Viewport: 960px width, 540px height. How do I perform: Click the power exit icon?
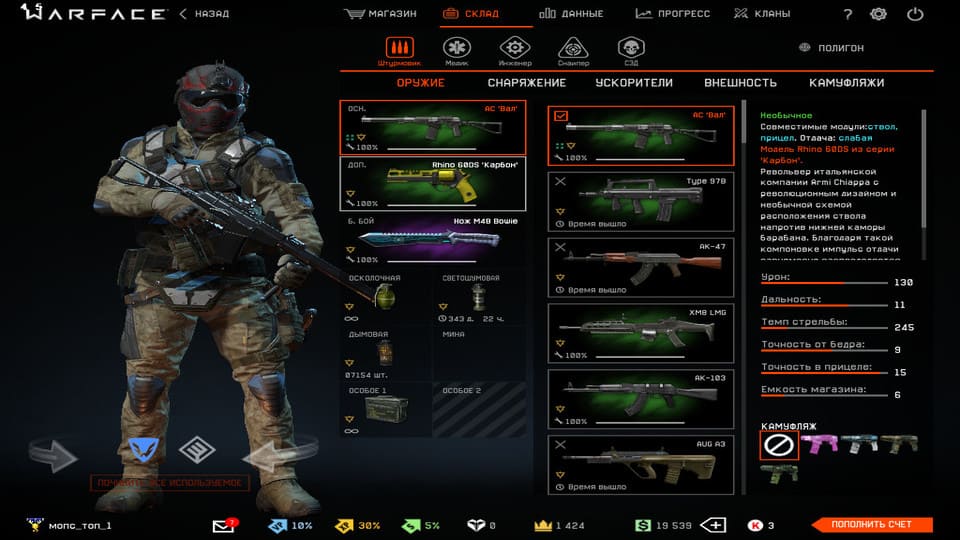(914, 14)
